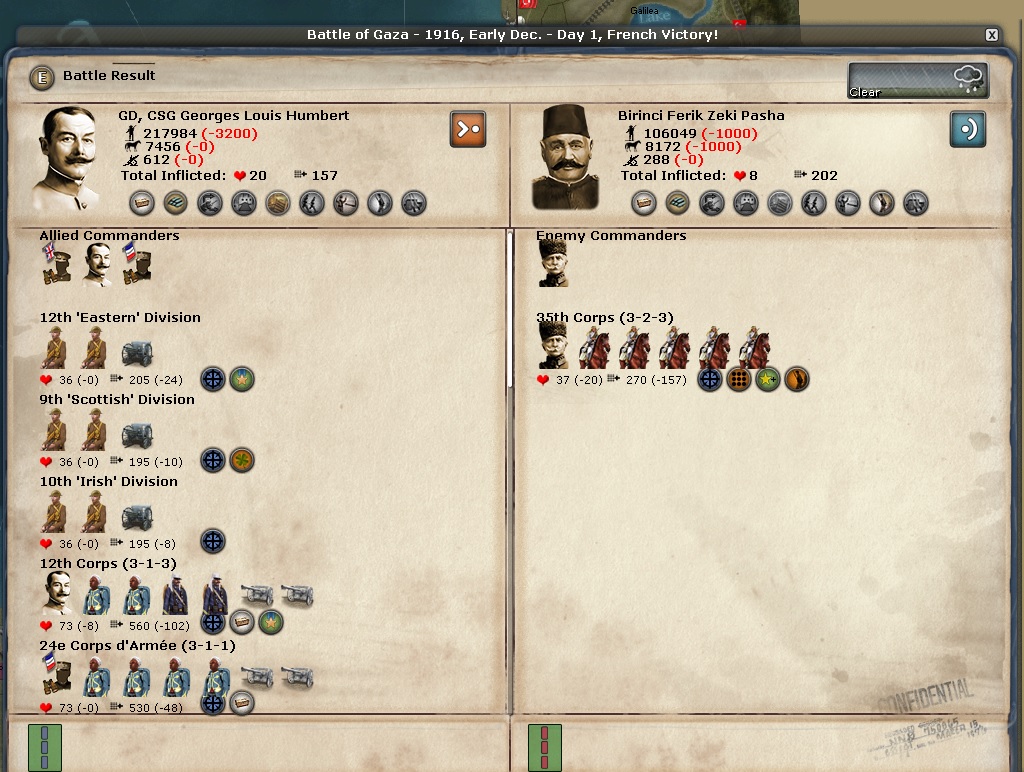Click the blue defensive posture icon
Image resolution: width=1024 pixels, height=772 pixels.
pyautogui.click(x=967, y=129)
